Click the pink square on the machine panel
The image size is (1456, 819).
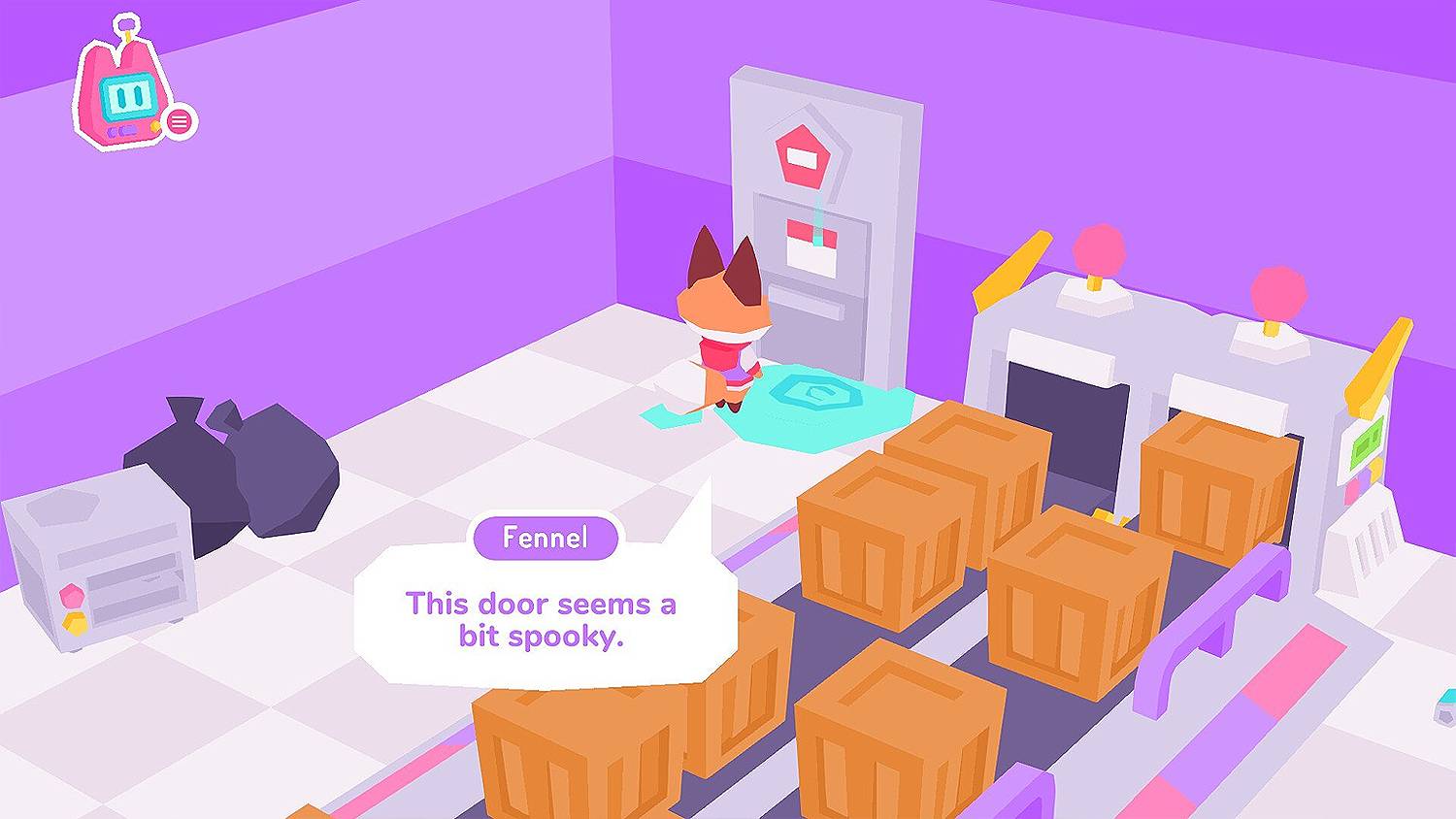tap(1353, 491)
